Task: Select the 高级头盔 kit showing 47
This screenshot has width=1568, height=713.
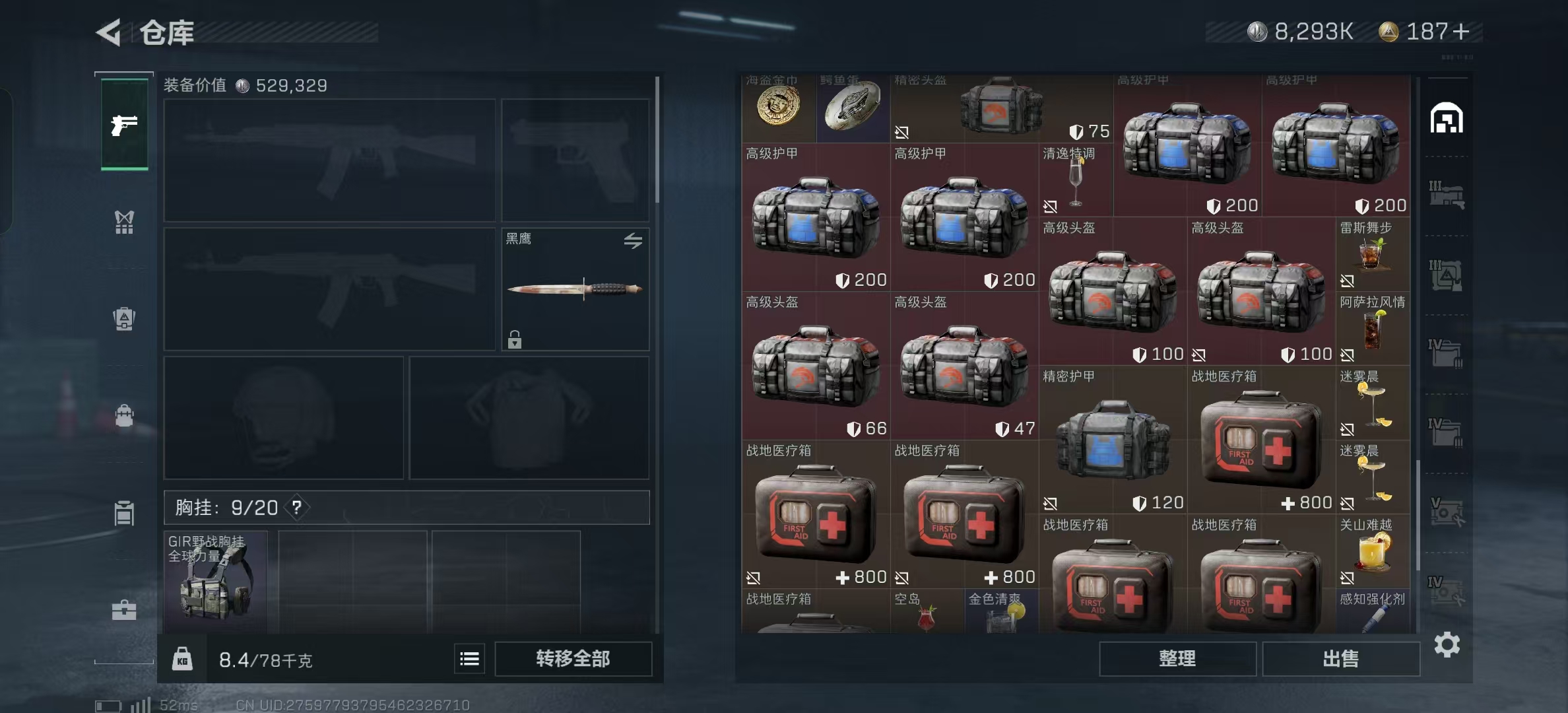Action: pyautogui.click(x=964, y=367)
